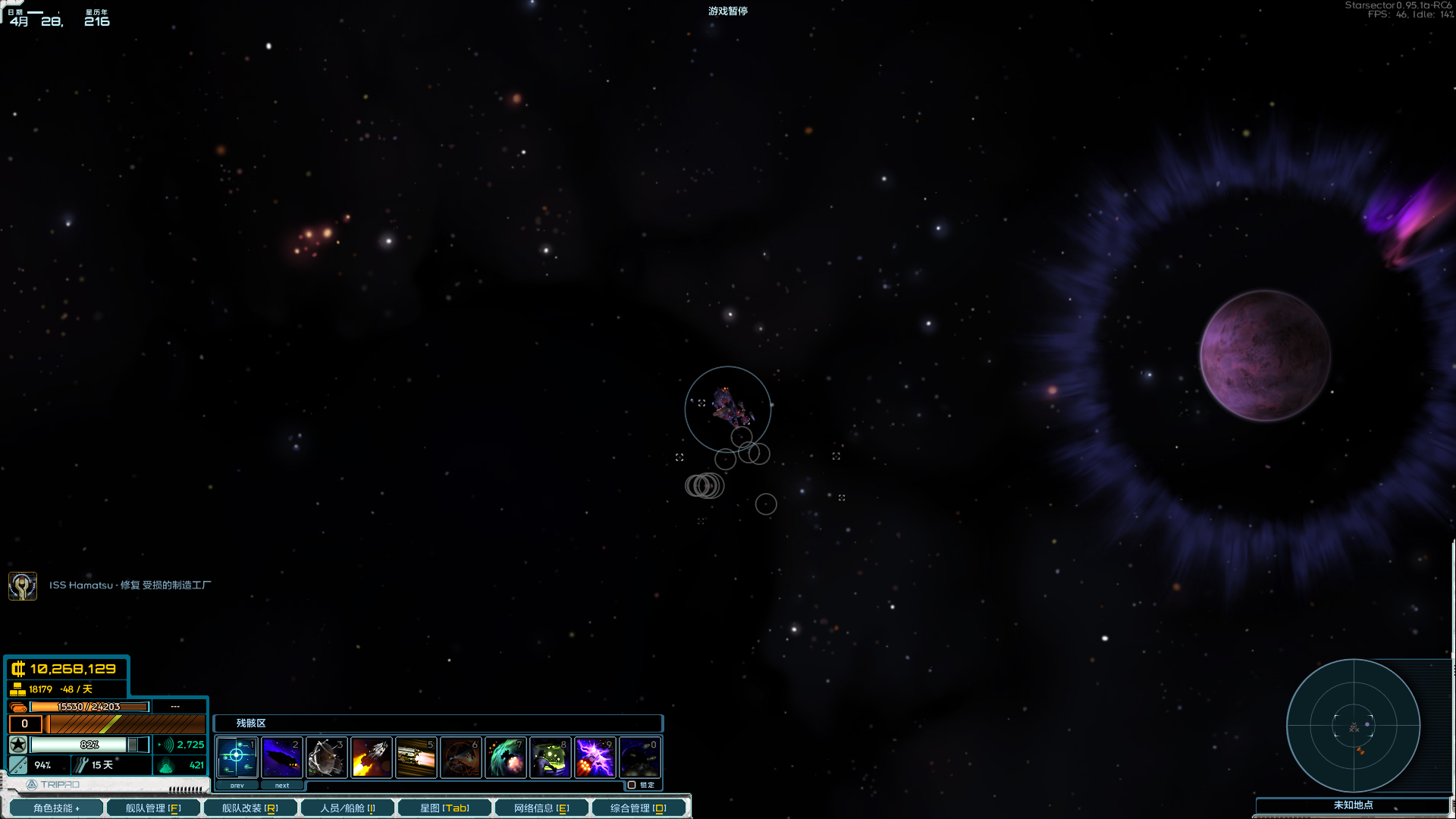Activate ability slot 5 sustained burn icon
This screenshot has height=819, width=1456.
[x=416, y=757]
